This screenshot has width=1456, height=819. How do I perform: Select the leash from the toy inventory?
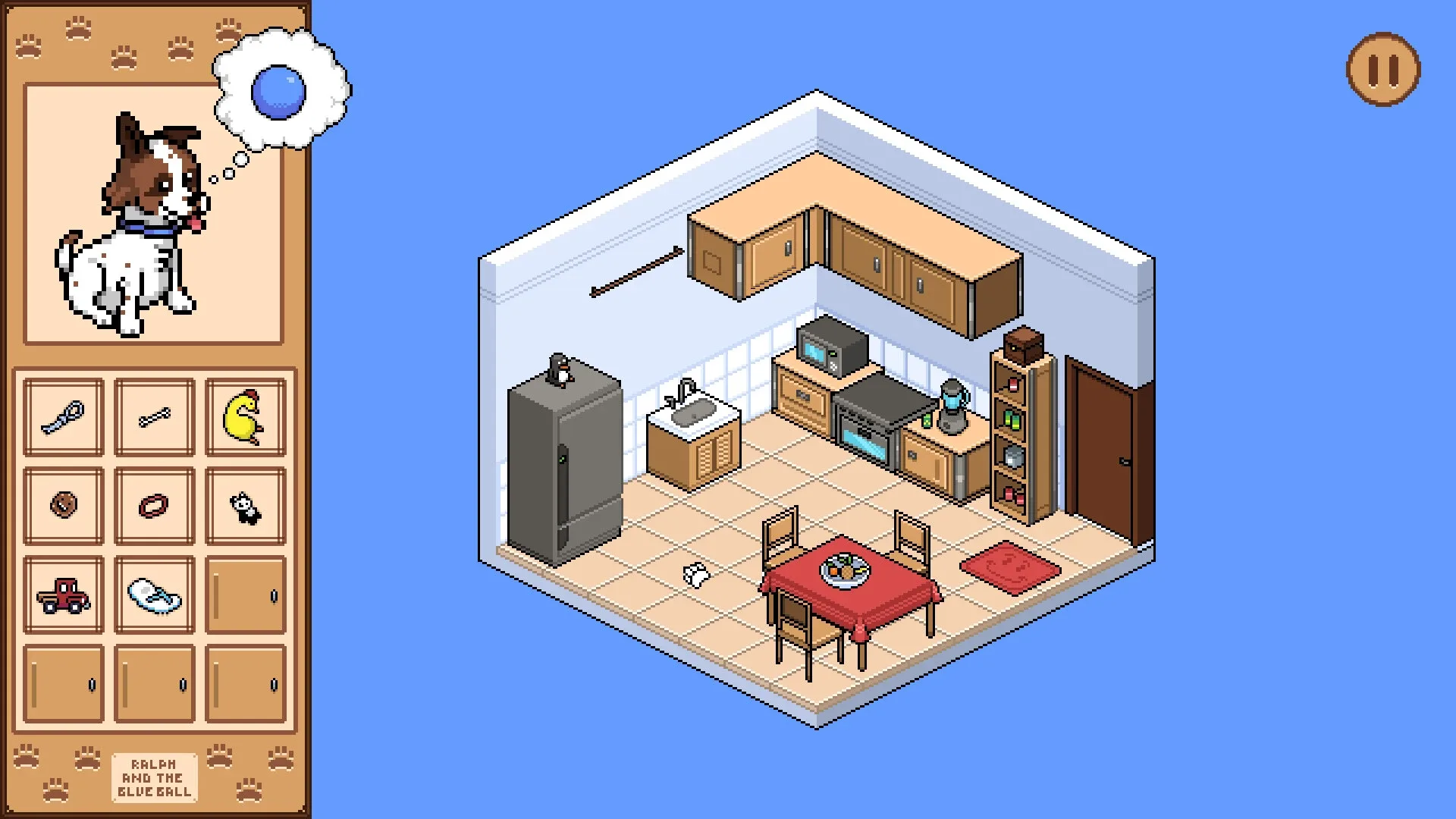[64, 416]
